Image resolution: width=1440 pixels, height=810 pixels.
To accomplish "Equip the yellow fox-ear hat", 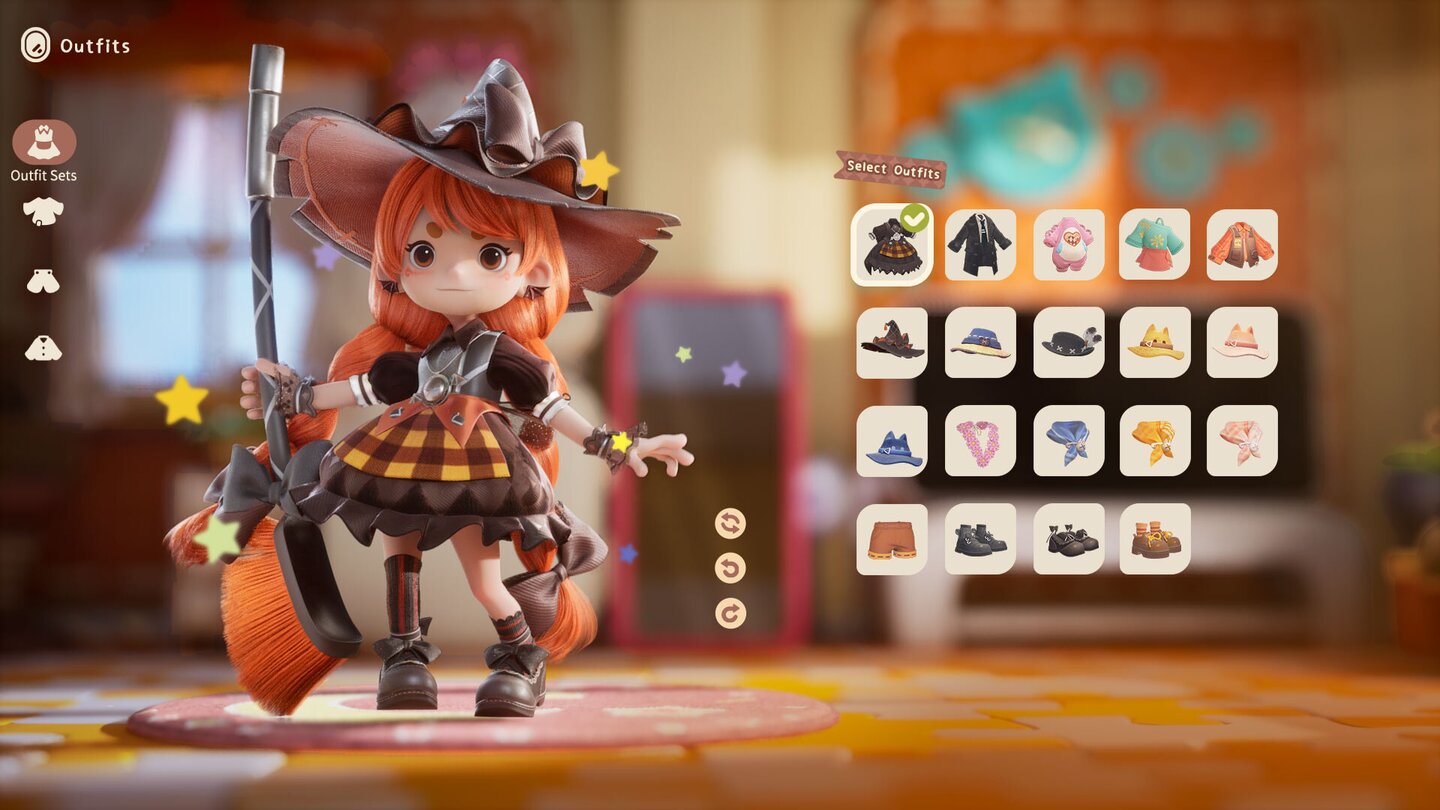I will point(1154,343).
